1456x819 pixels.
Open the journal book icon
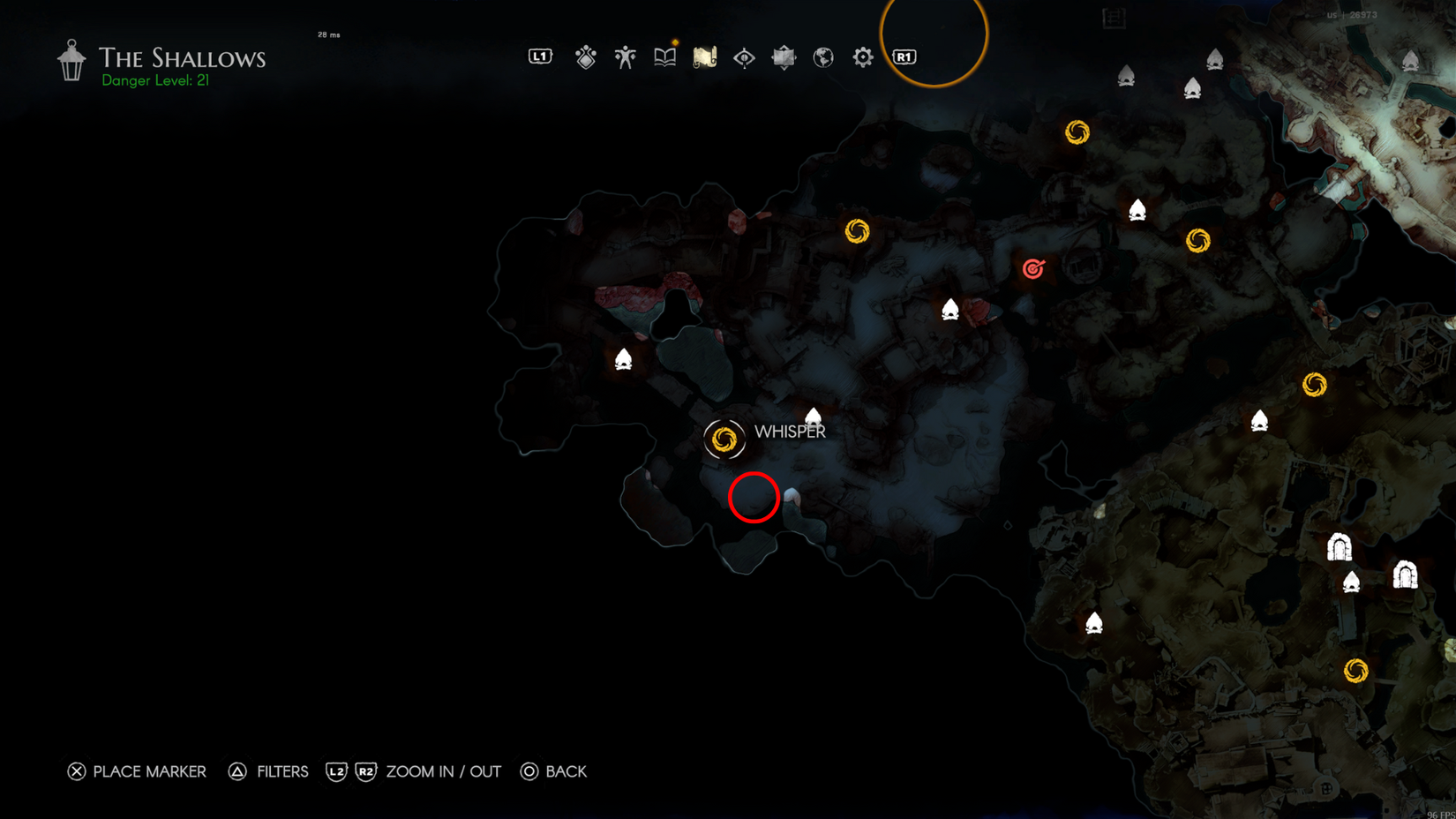pos(664,56)
